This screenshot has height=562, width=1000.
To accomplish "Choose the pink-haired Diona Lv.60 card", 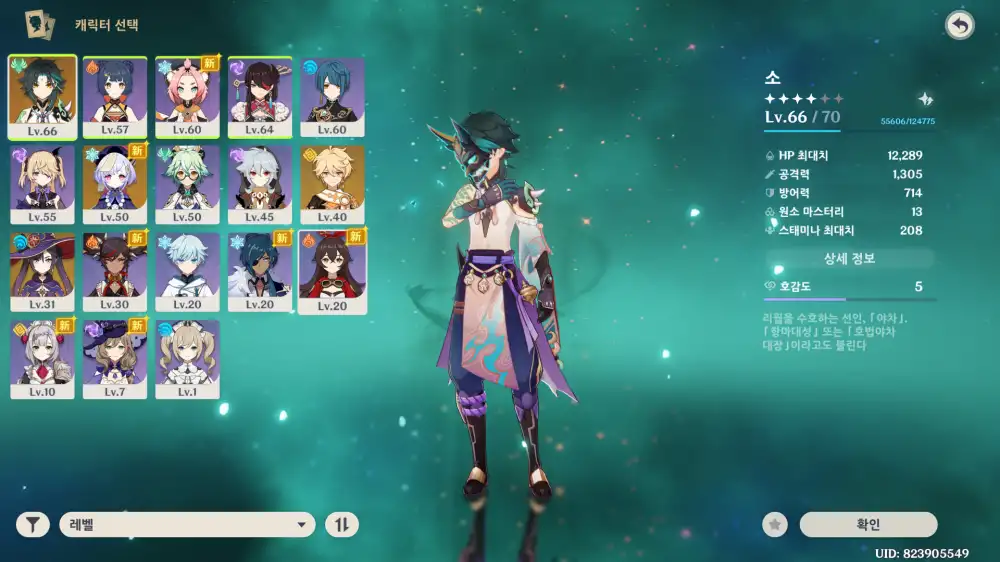I will (186, 95).
